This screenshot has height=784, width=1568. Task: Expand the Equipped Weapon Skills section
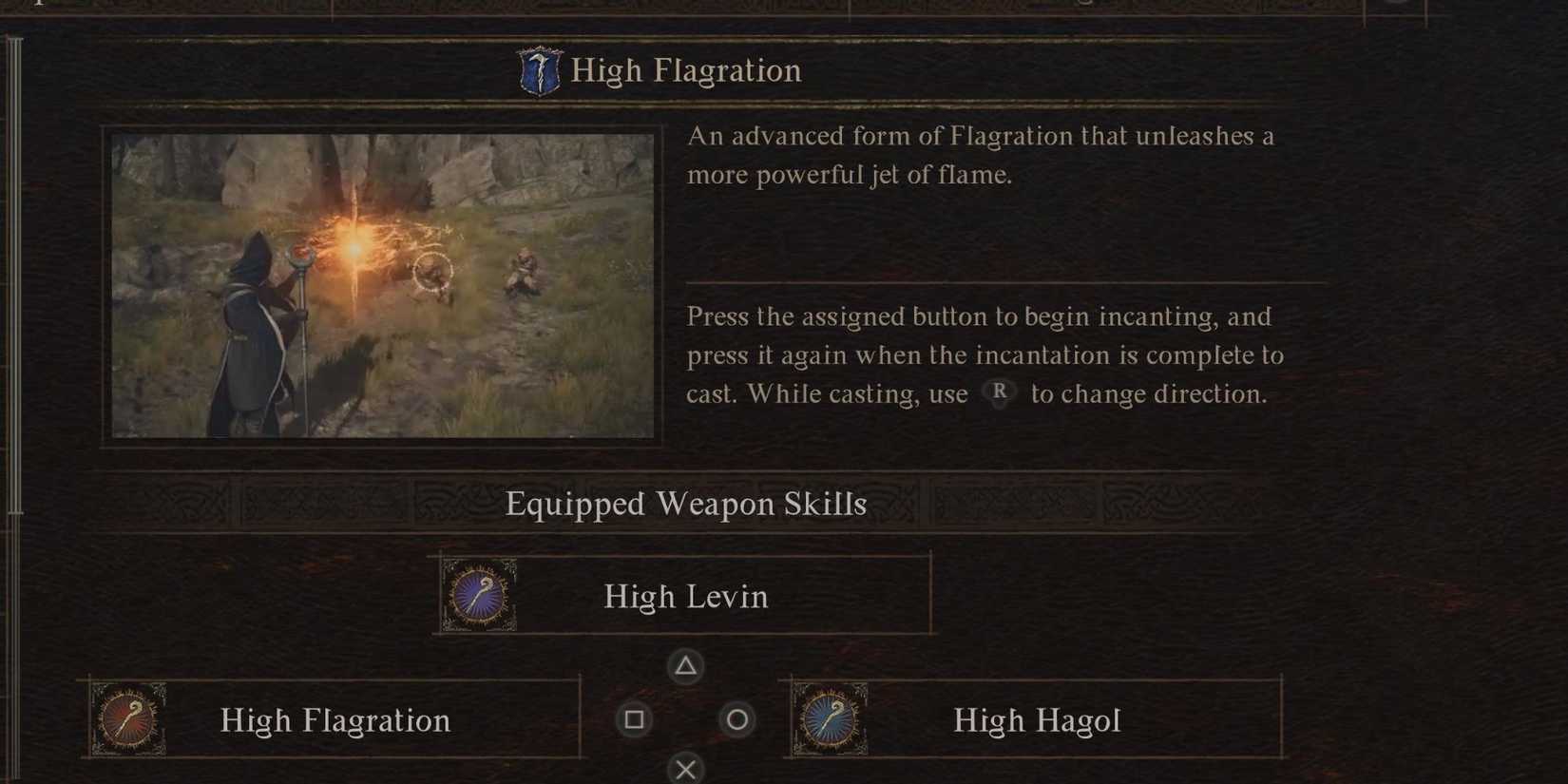(687, 504)
